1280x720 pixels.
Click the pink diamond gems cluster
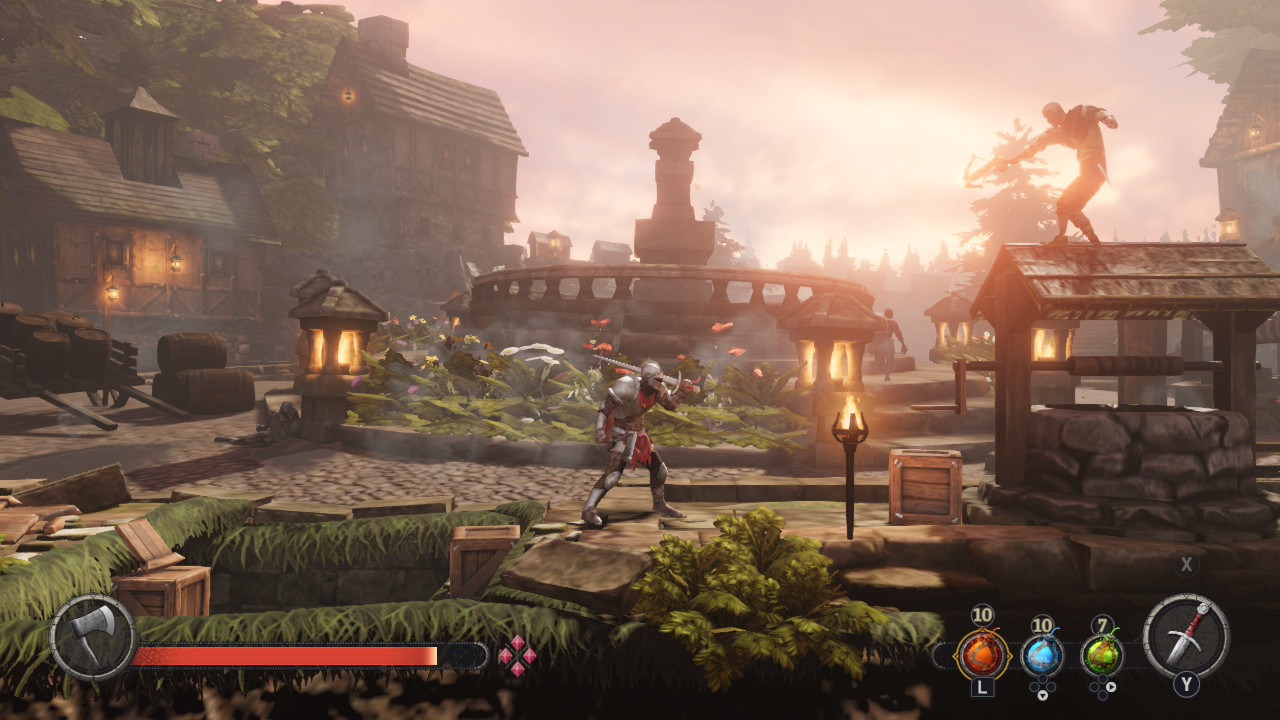(x=517, y=656)
